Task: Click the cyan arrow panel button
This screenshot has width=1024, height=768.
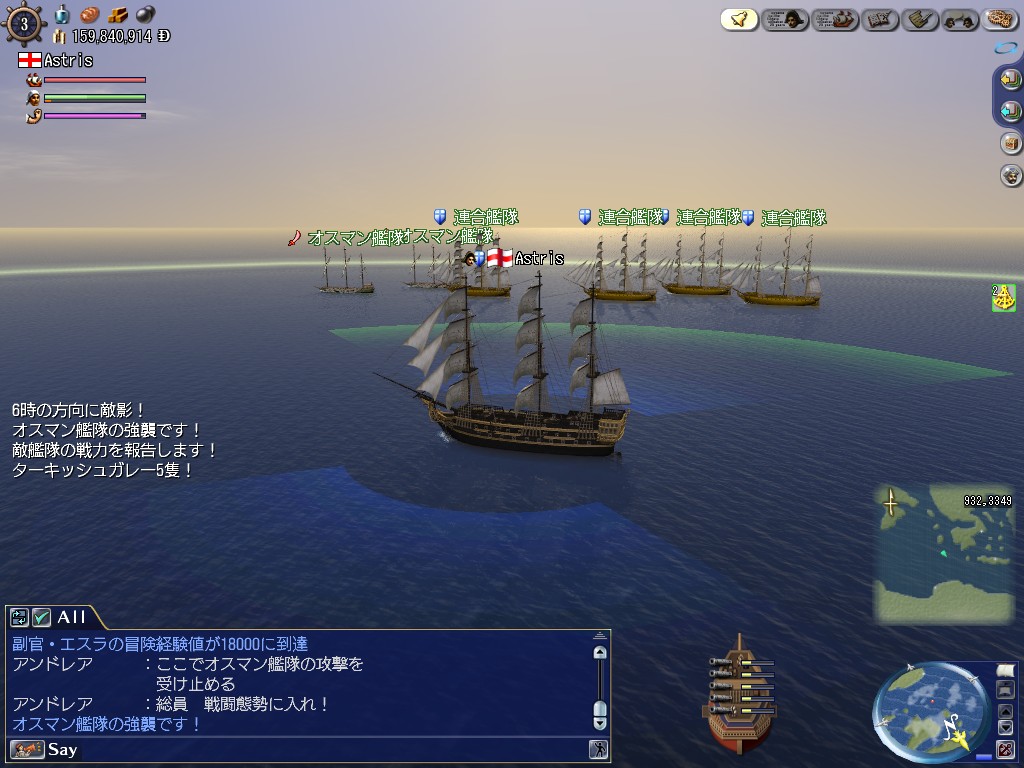Action: [1010, 111]
